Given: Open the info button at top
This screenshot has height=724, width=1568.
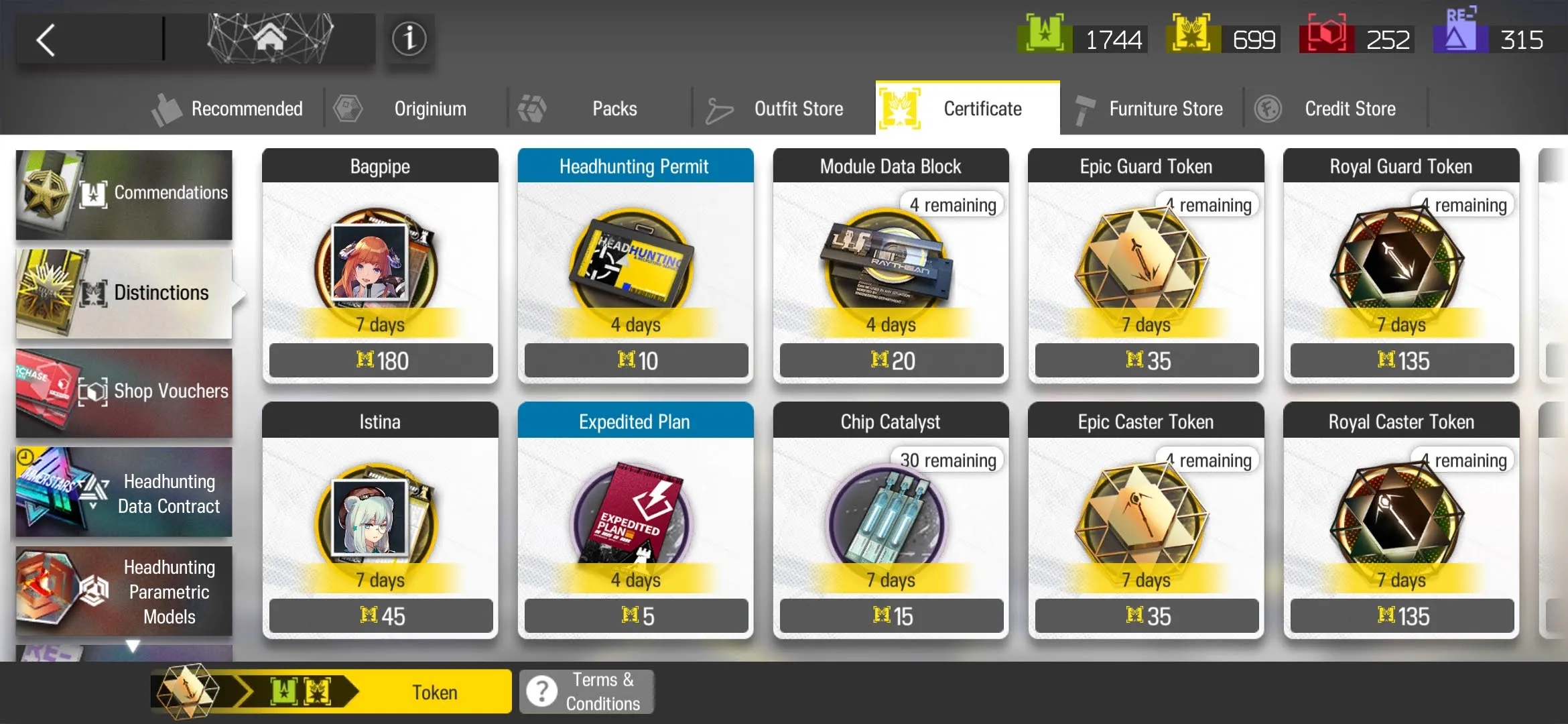Looking at the screenshot, I should point(409,40).
